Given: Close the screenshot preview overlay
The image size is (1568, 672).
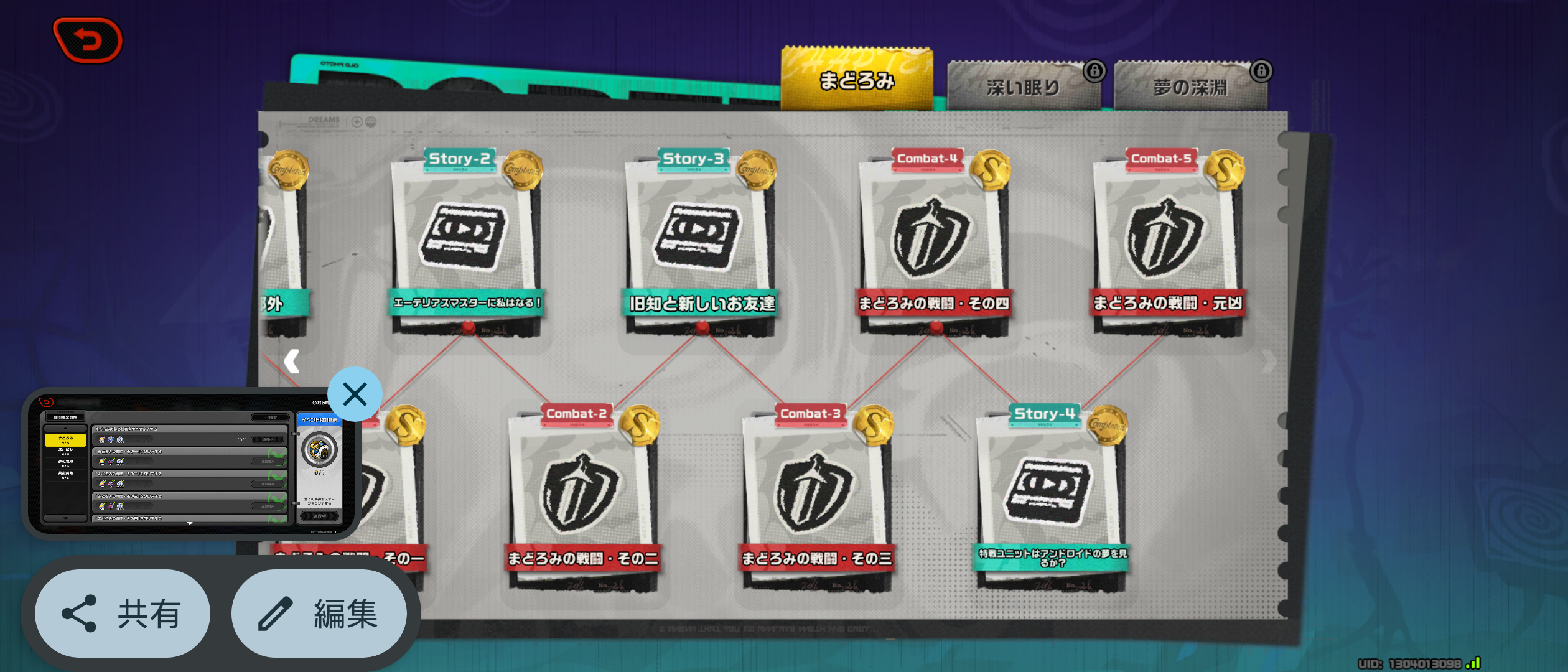Looking at the screenshot, I should 355,394.
